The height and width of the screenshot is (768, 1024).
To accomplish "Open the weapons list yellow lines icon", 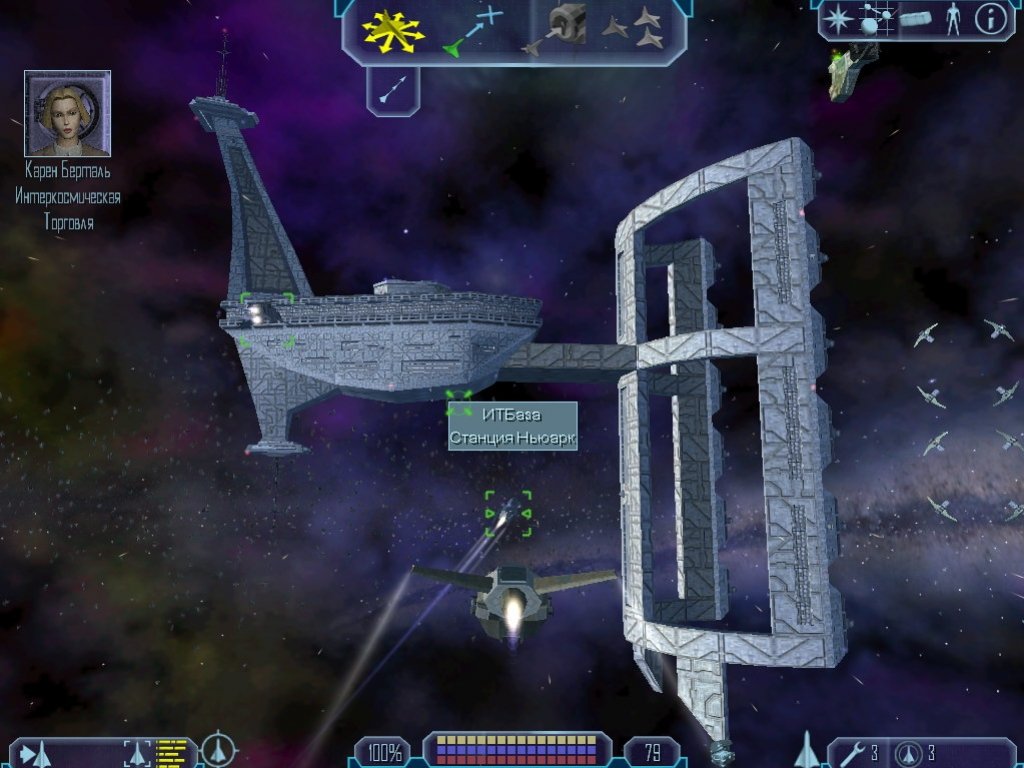I will pyautogui.click(x=172, y=751).
